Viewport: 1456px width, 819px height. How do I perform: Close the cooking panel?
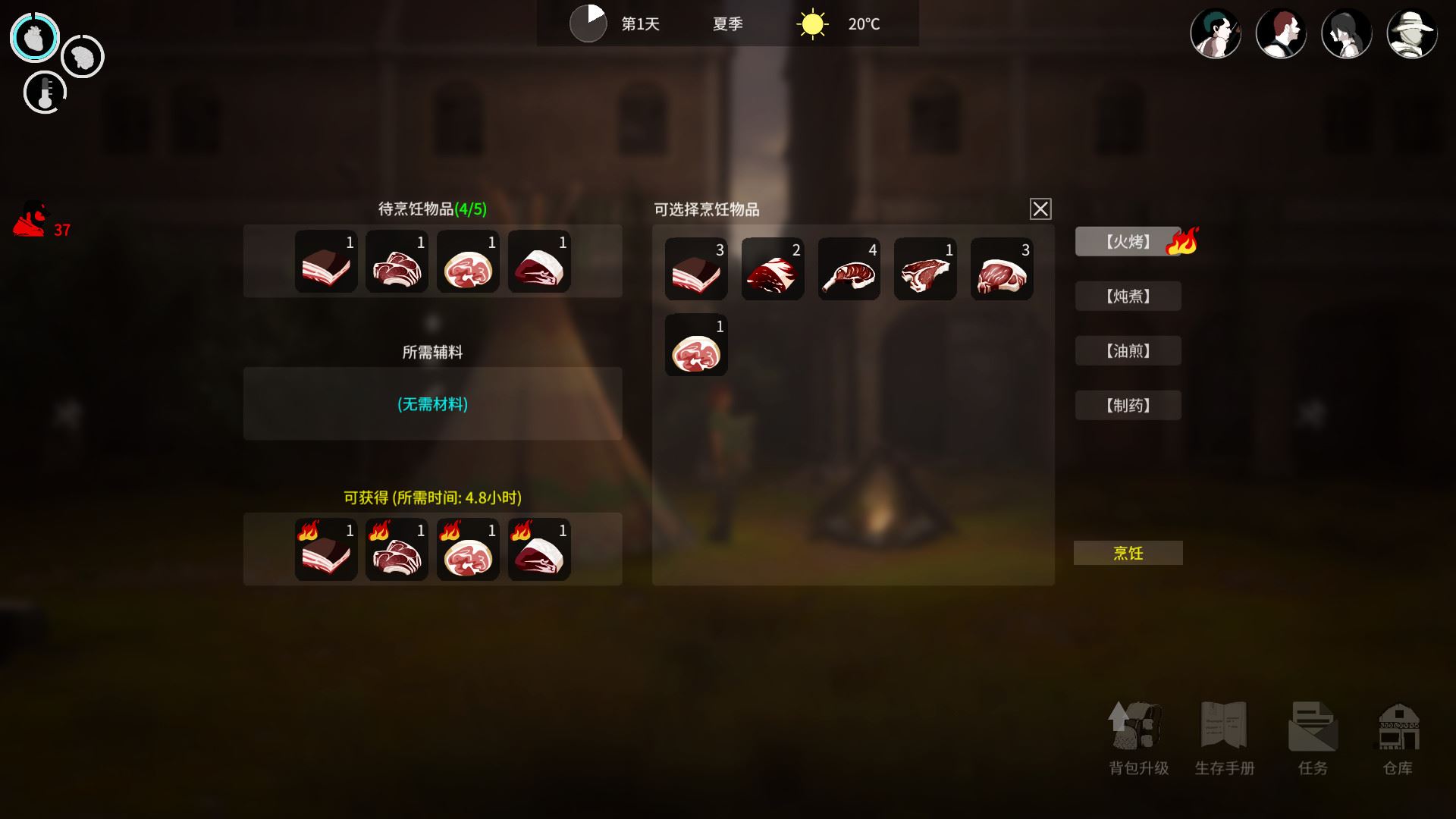[1040, 209]
